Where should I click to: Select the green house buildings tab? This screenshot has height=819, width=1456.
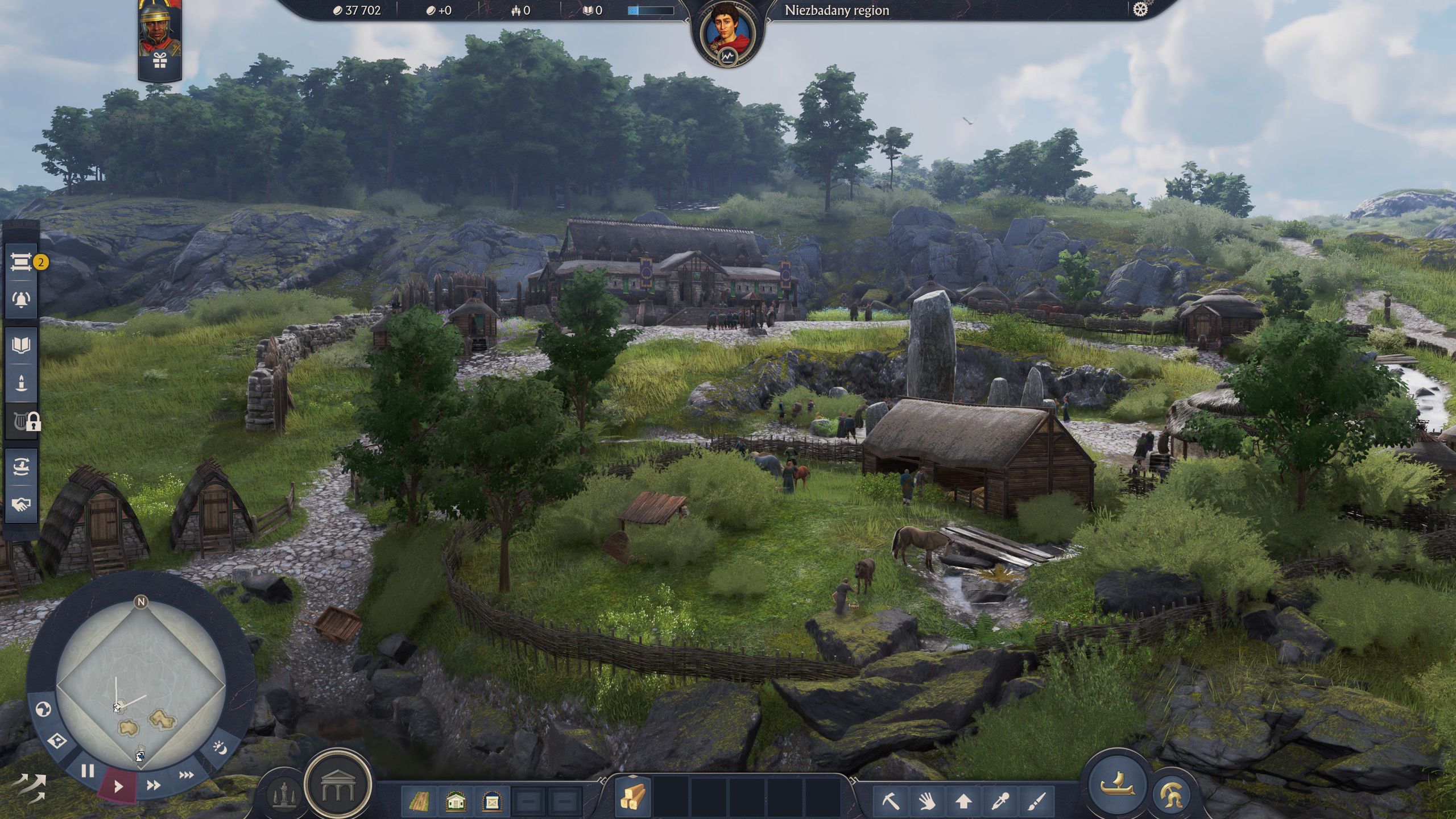[456, 801]
